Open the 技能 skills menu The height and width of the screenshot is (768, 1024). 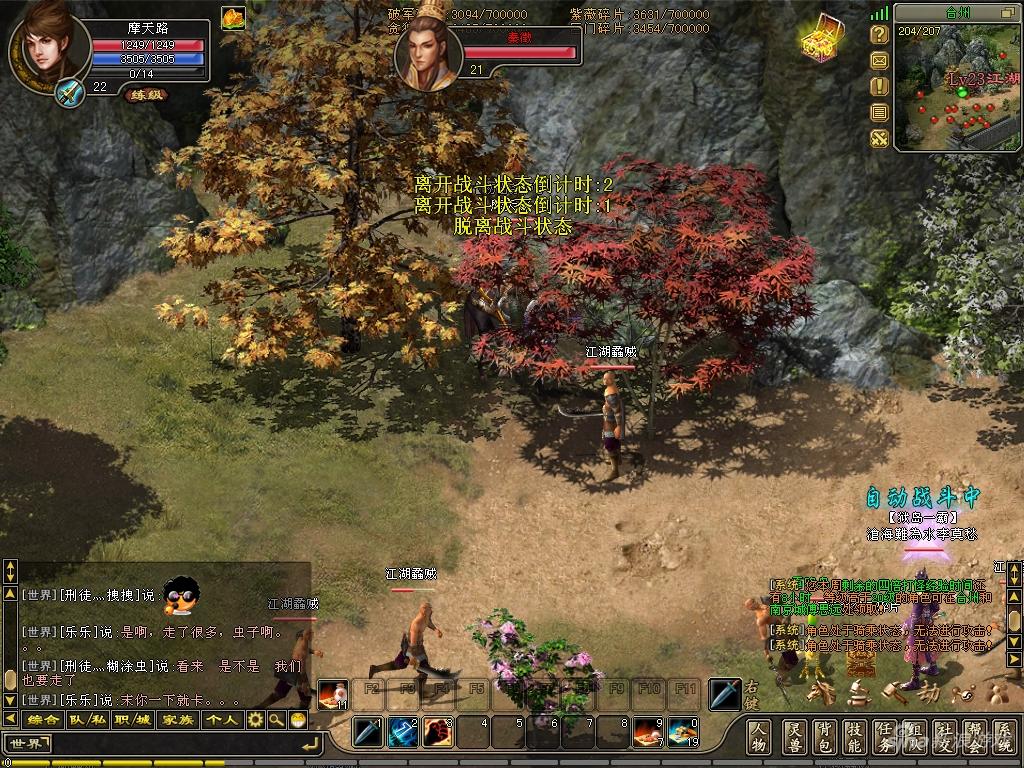(x=855, y=736)
